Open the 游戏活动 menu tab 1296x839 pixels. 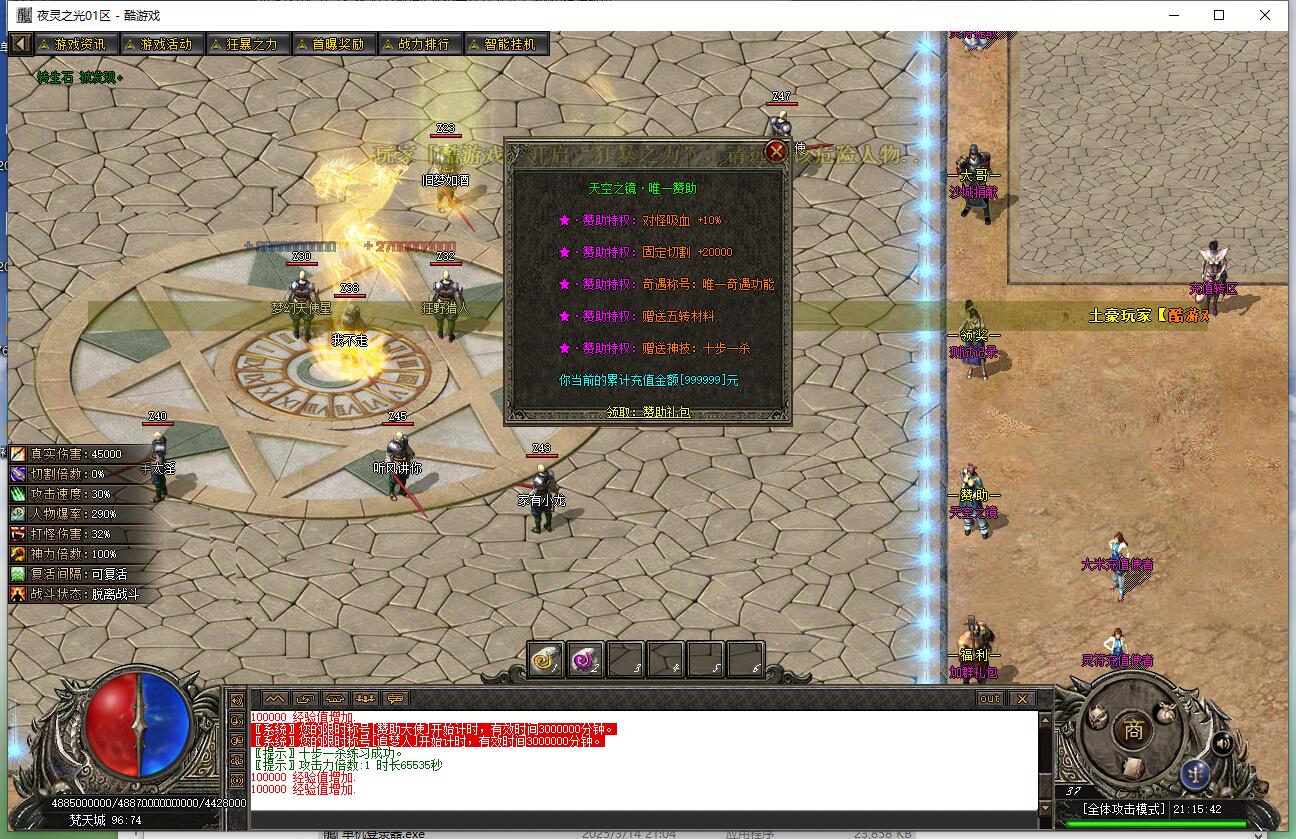161,43
